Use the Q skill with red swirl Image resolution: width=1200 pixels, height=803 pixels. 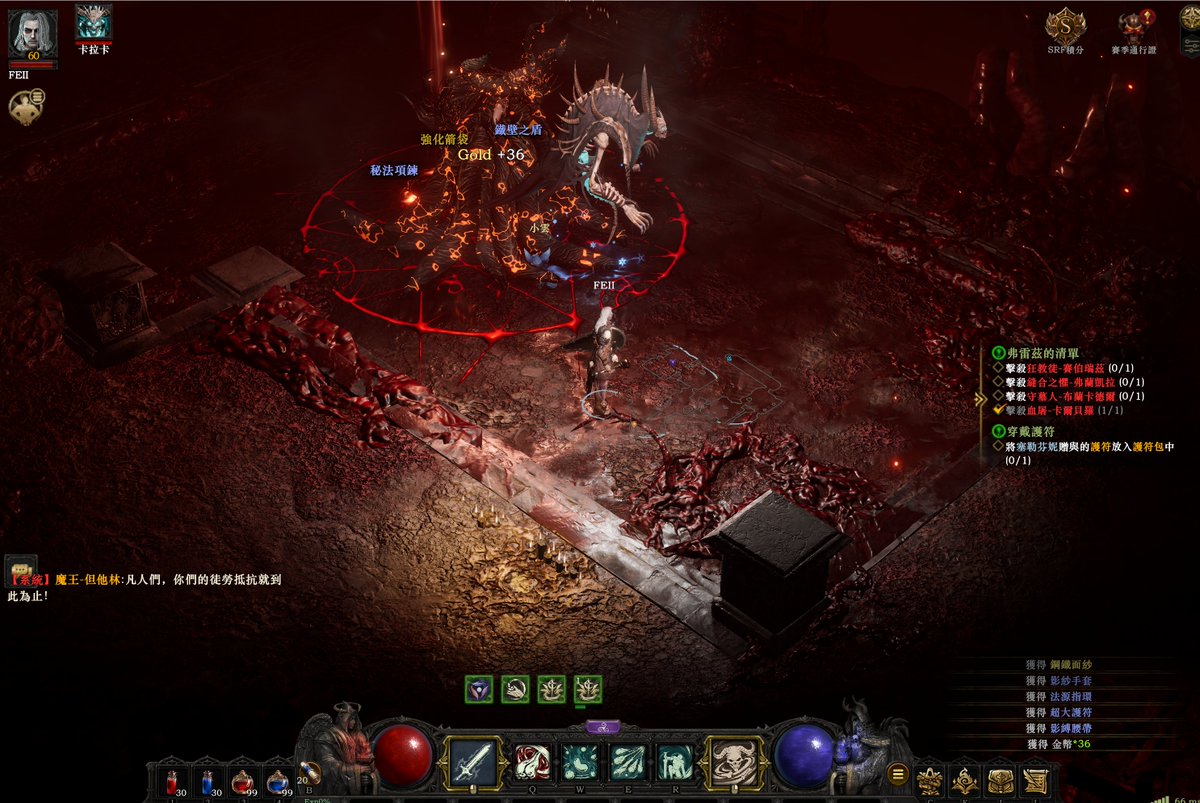click(533, 763)
